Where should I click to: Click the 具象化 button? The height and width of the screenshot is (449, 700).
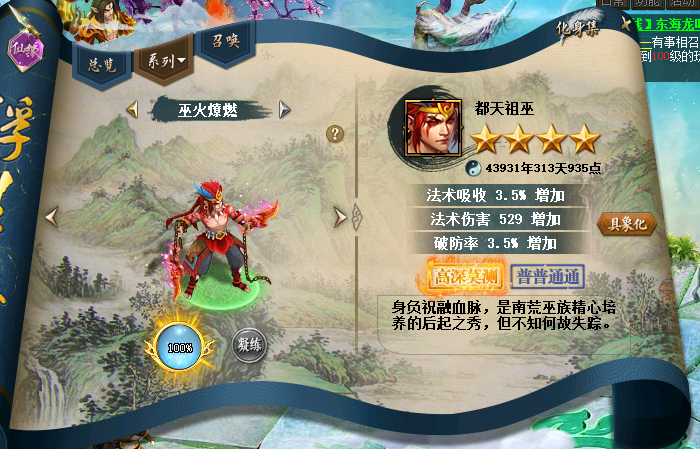click(626, 224)
